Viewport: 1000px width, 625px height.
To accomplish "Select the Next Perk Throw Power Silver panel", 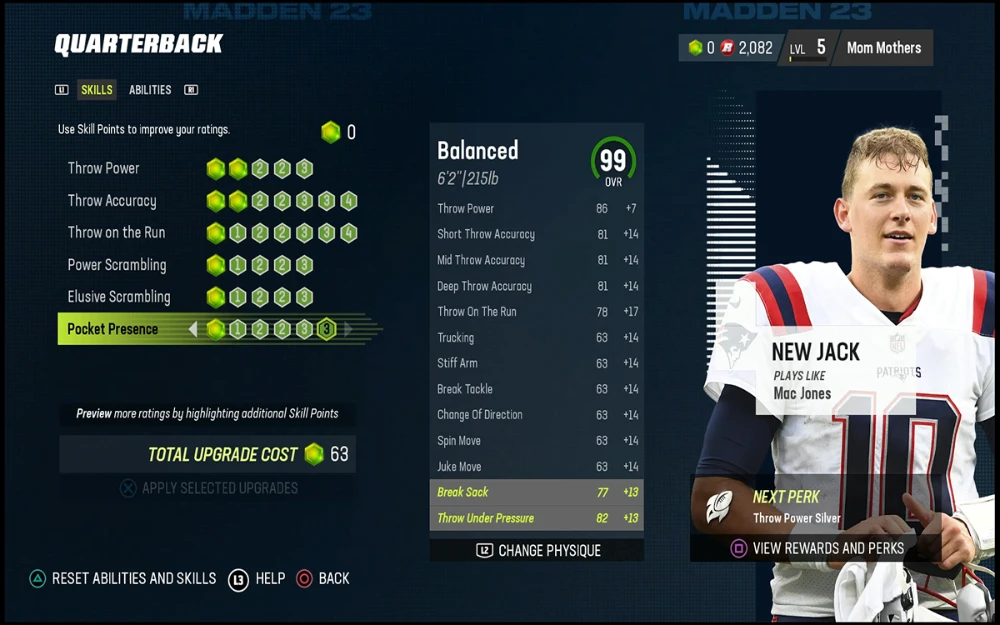I will click(x=795, y=507).
